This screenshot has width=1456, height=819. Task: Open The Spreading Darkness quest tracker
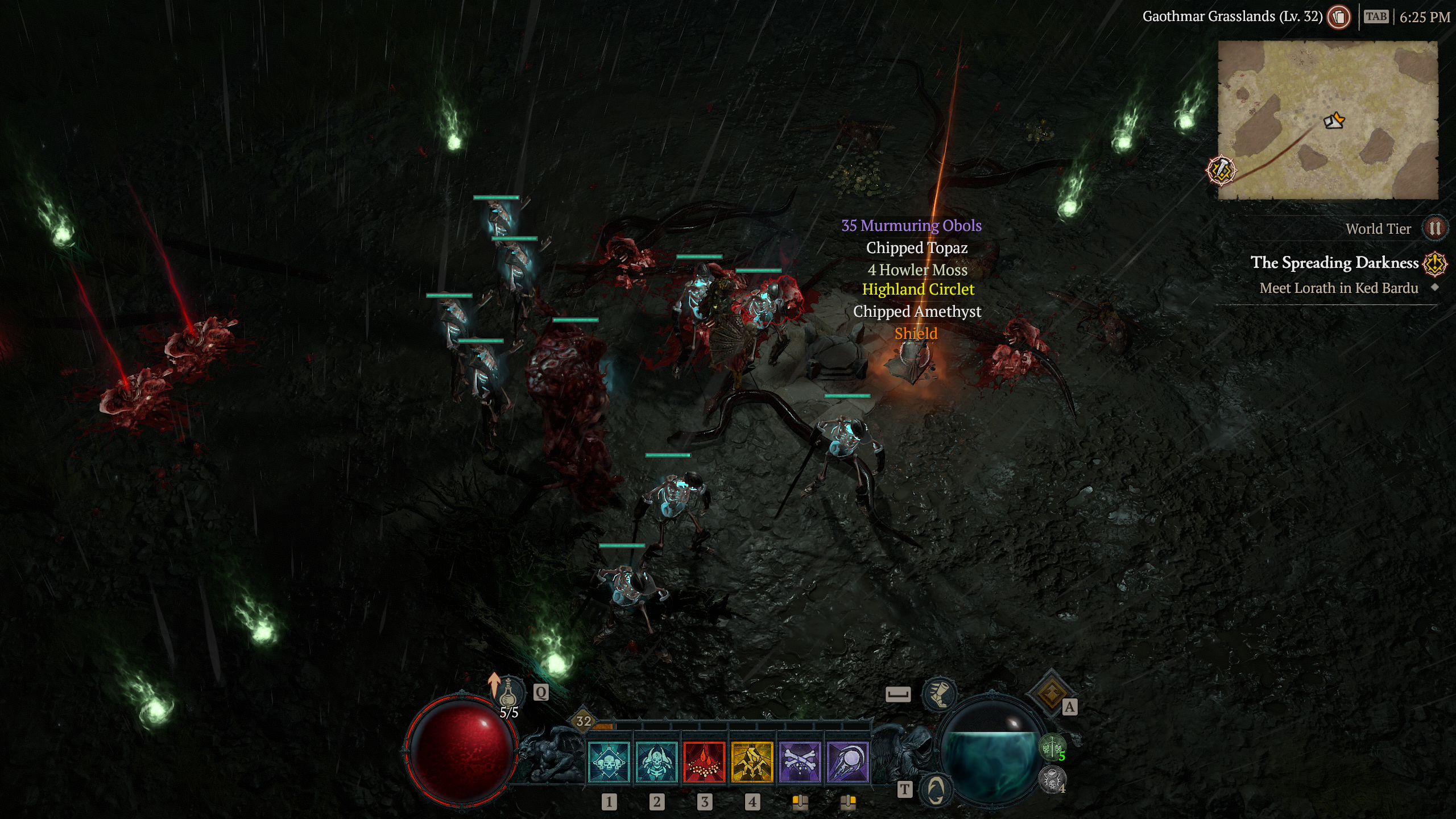pyautogui.click(x=1334, y=263)
